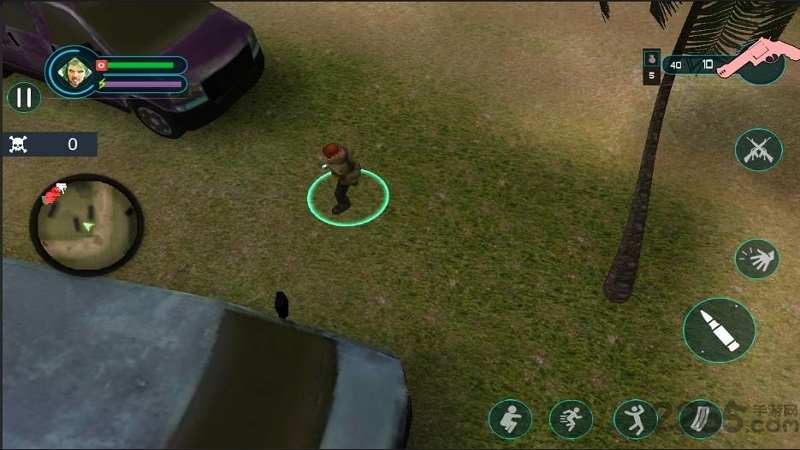Open the circular minimap
This screenshot has width=800, height=450.
pos(86,223)
